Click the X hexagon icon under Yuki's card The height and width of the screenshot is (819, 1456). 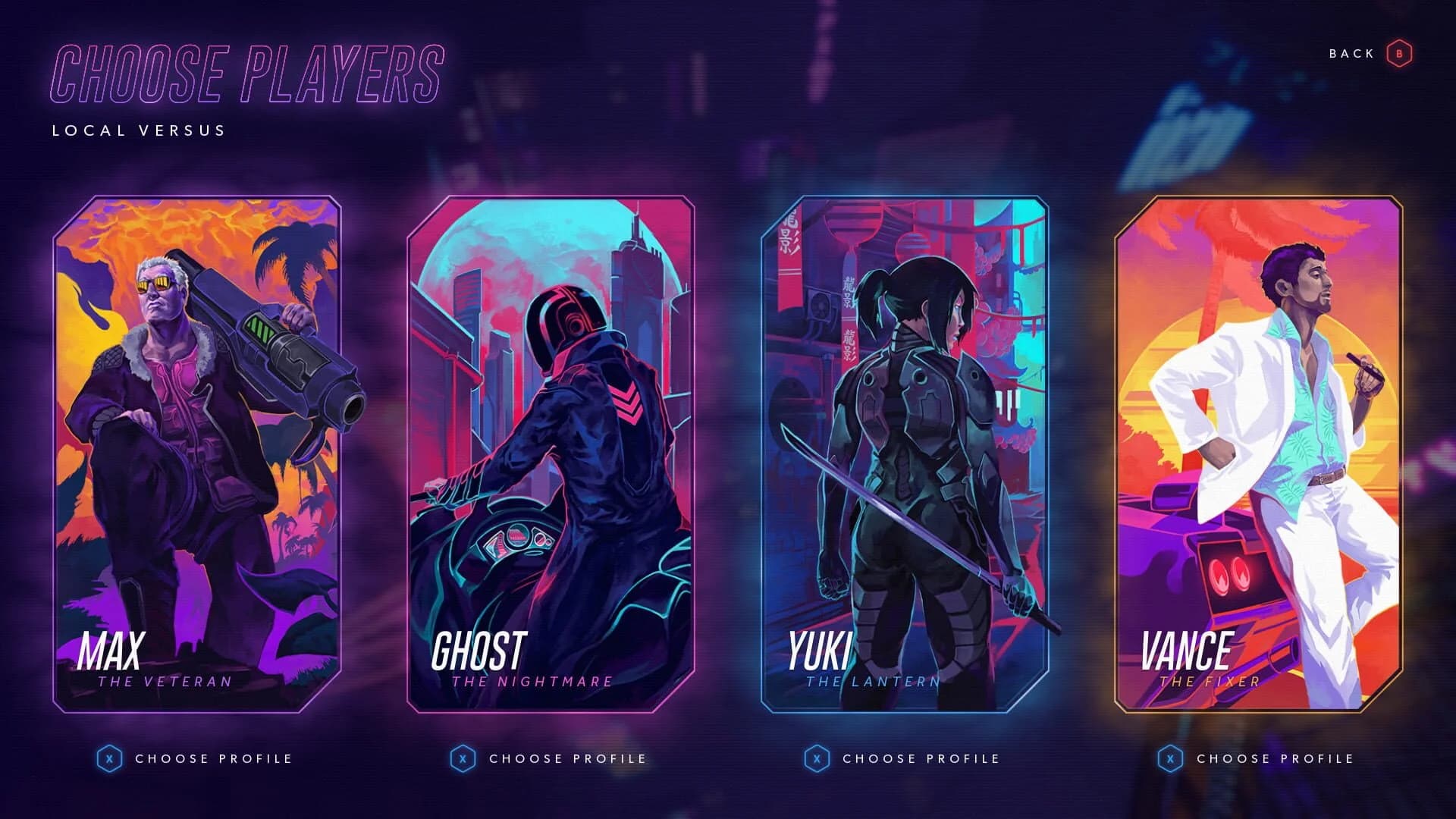pyautogui.click(x=817, y=758)
